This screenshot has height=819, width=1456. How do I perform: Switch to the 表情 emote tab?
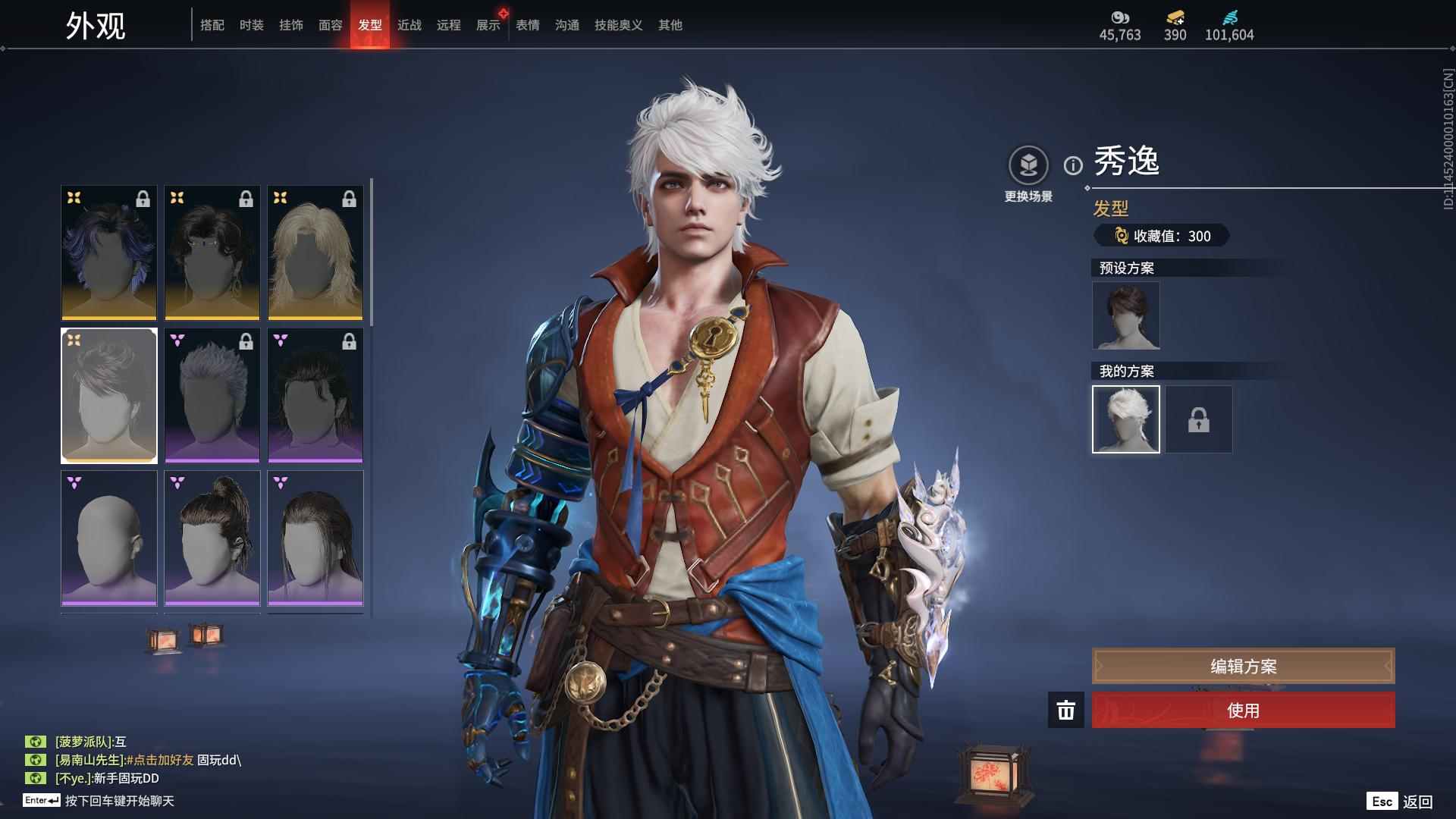(527, 25)
